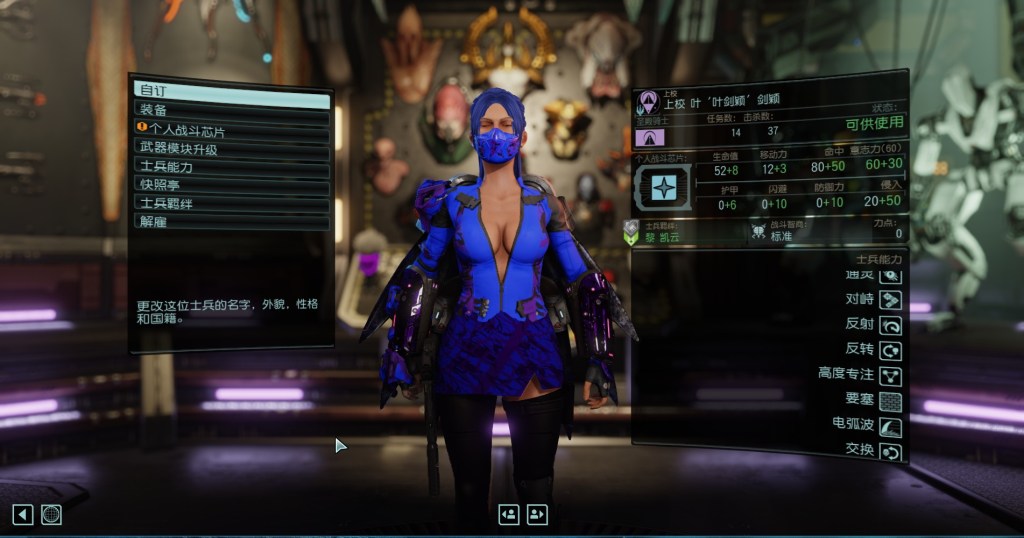Select the 反射 ability icon
Viewport: 1024px width, 538px height.
point(890,325)
